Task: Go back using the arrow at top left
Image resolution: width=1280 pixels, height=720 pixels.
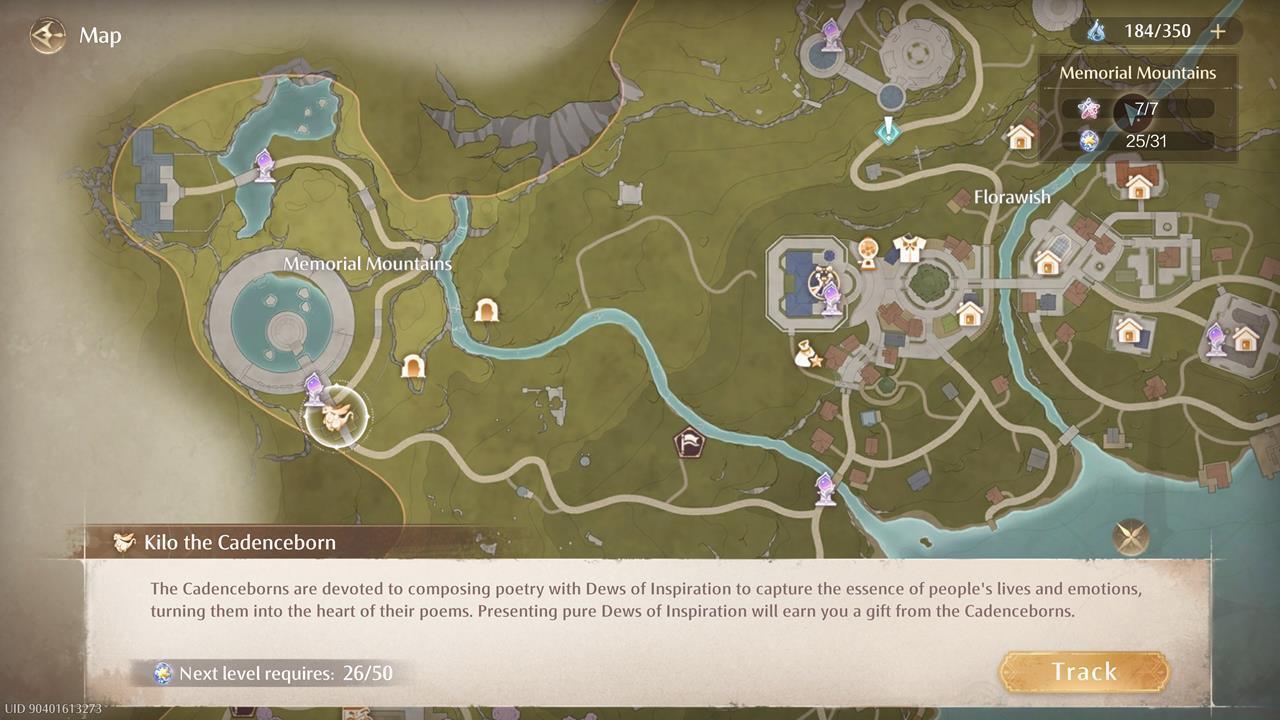Action: 46,36
